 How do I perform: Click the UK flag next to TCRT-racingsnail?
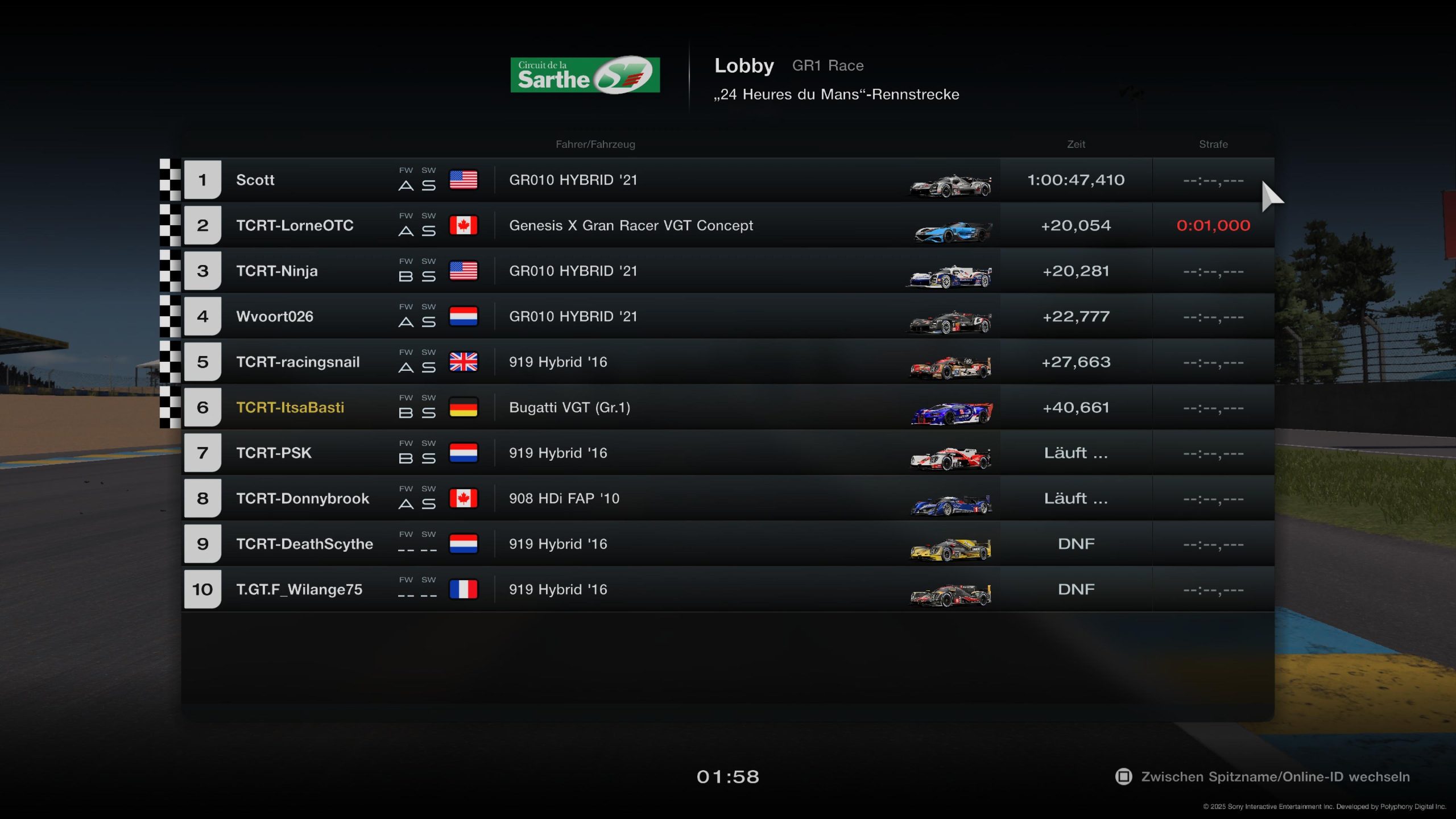tap(463, 362)
